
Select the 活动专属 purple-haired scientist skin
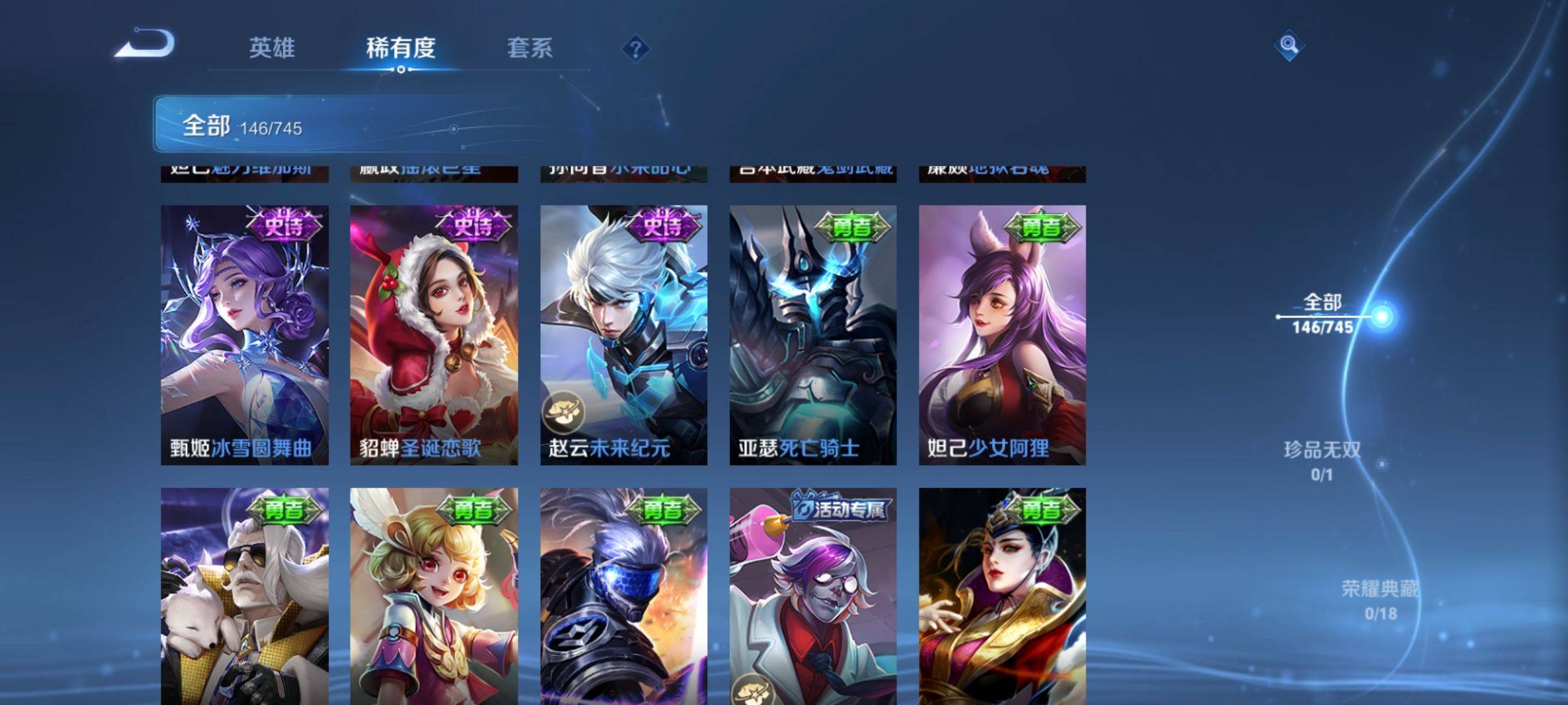(813, 595)
